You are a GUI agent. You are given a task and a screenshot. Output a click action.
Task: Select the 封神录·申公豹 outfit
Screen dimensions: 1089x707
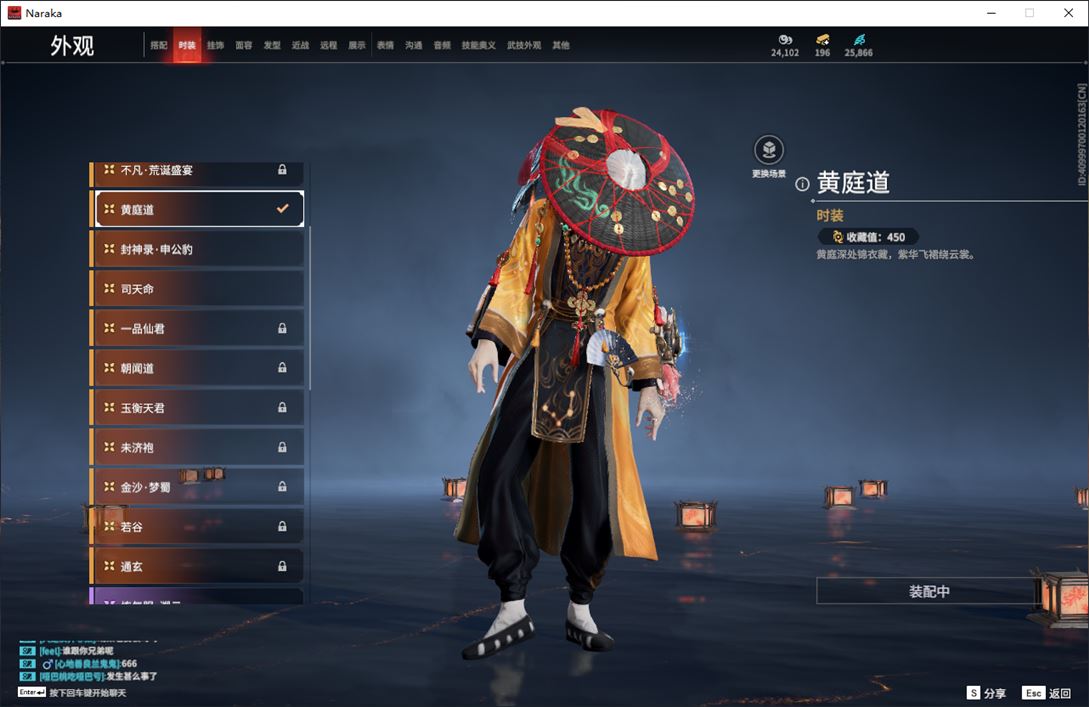click(x=198, y=249)
